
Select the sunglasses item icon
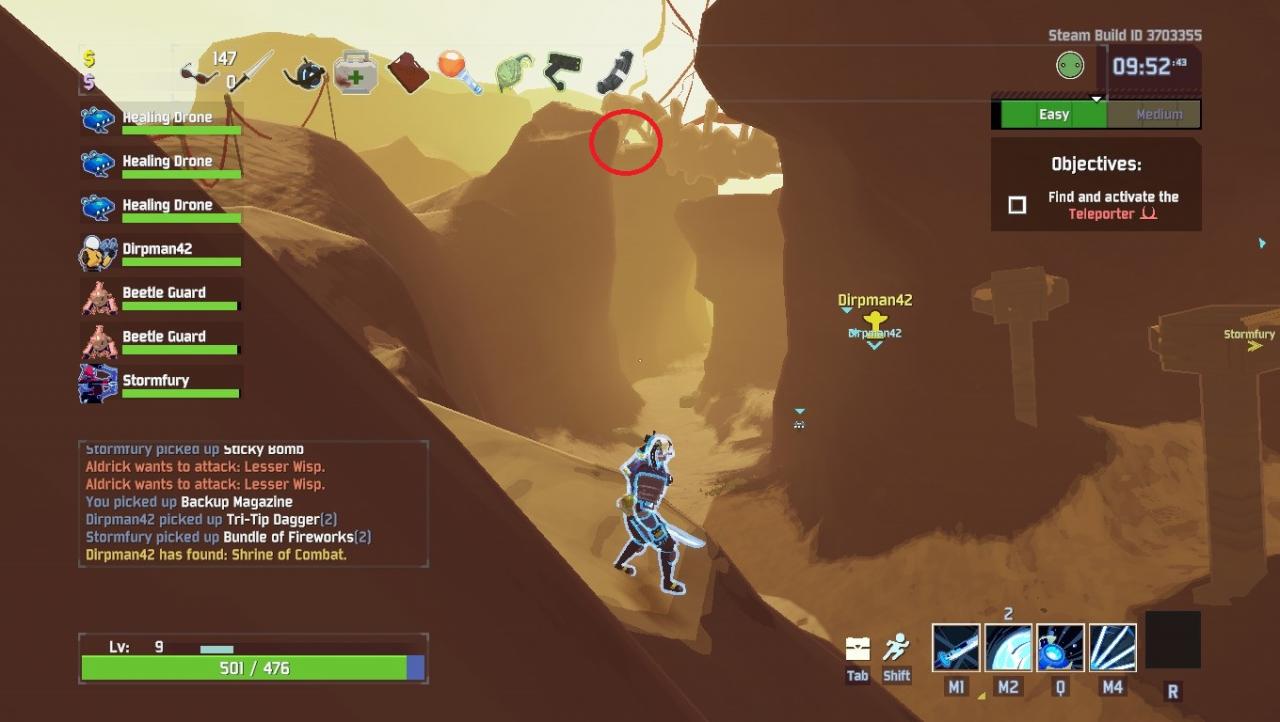(x=199, y=73)
